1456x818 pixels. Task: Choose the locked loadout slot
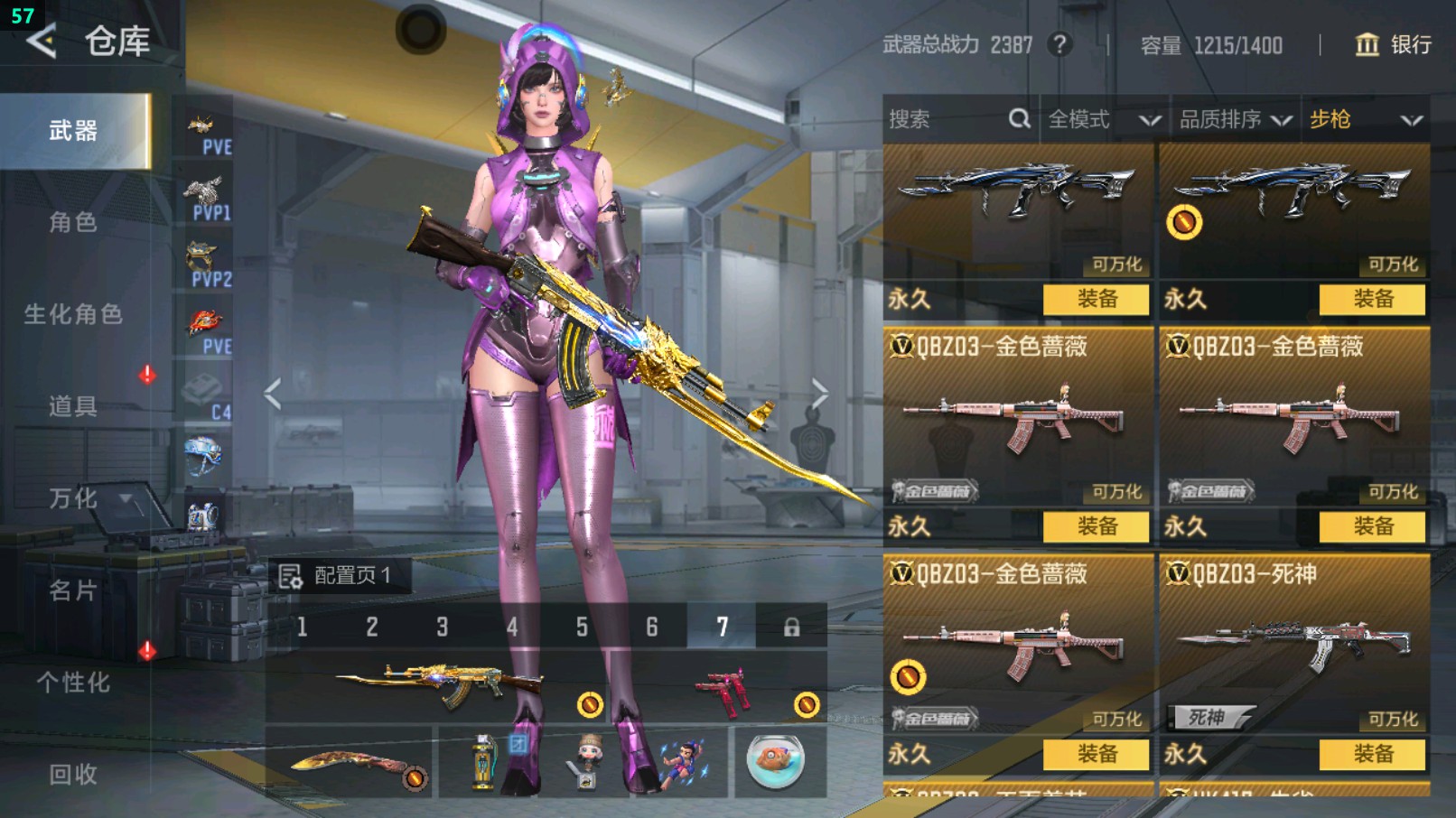(791, 627)
